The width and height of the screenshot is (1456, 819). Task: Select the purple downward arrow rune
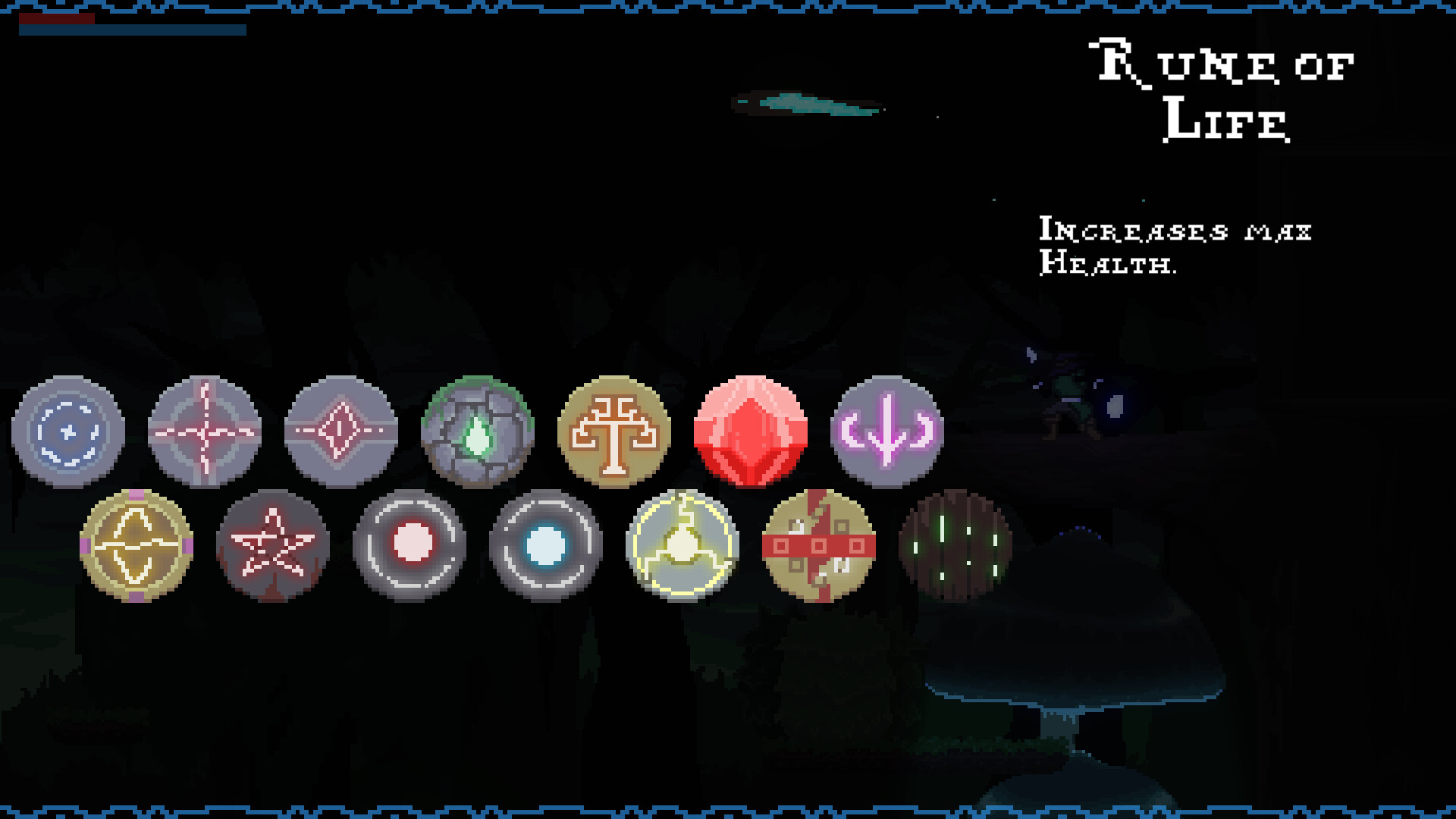point(887,431)
